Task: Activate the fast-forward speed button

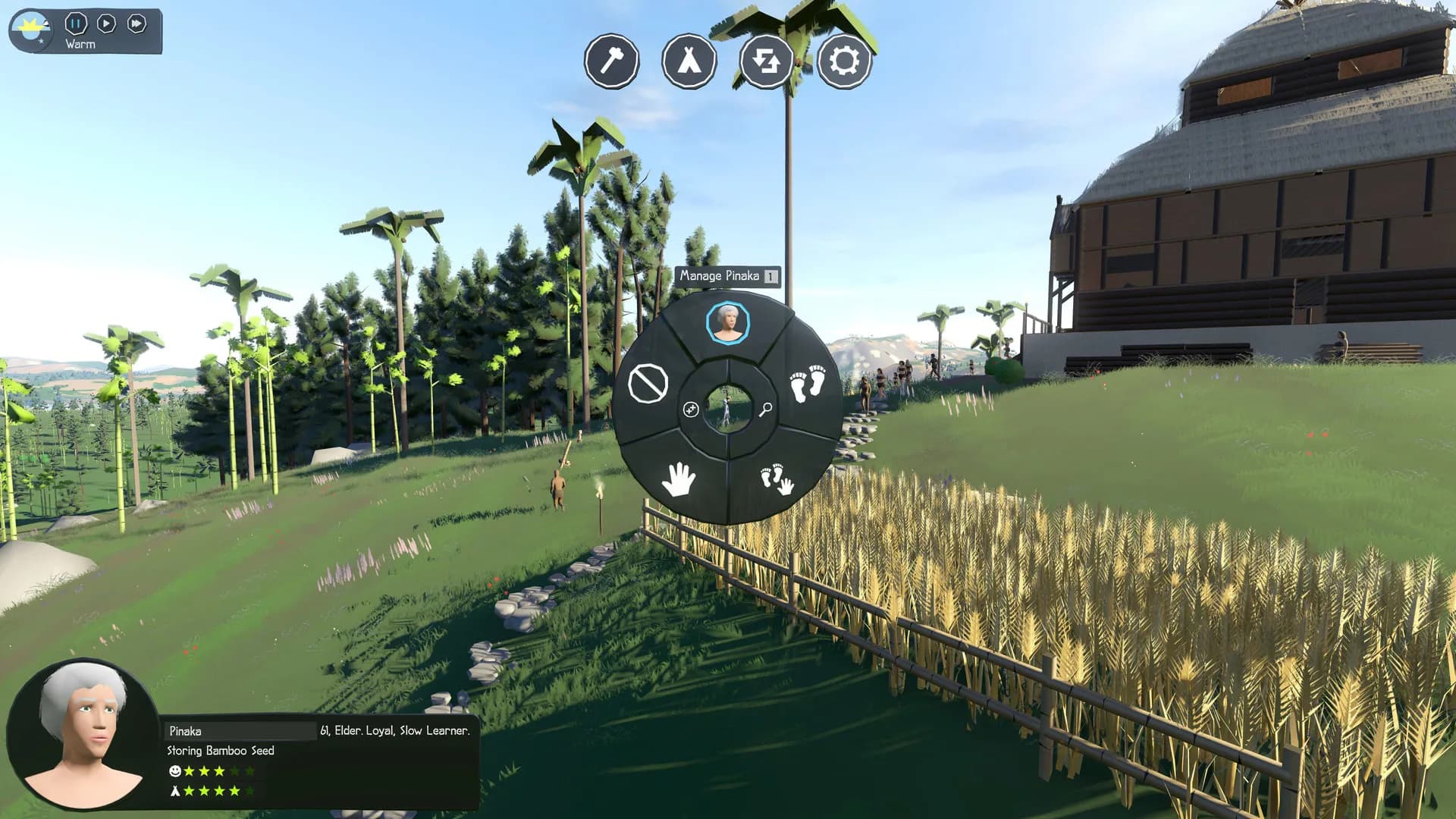Action: pyautogui.click(x=136, y=24)
